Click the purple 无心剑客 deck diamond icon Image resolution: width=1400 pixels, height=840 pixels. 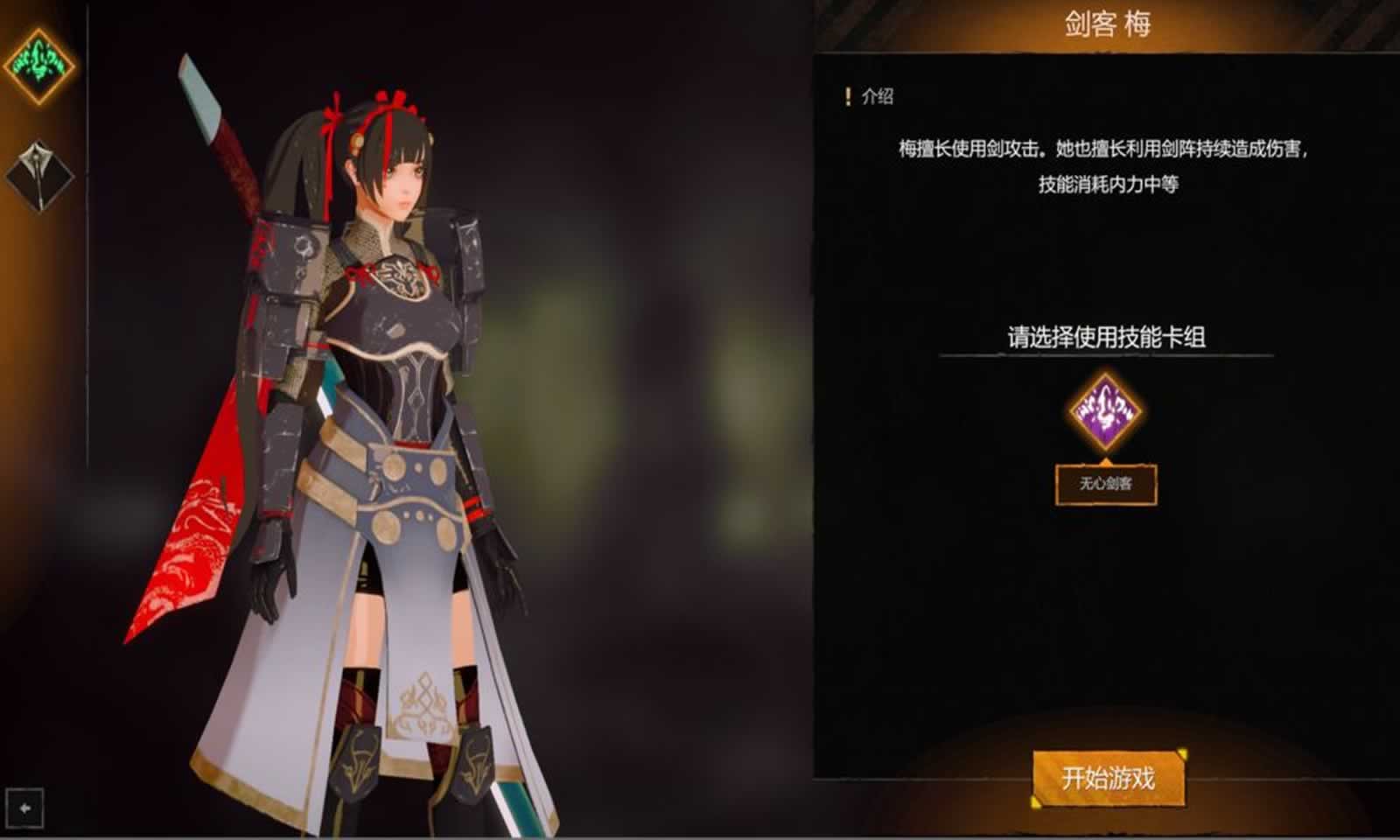pyautogui.click(x=1104, y=412)
